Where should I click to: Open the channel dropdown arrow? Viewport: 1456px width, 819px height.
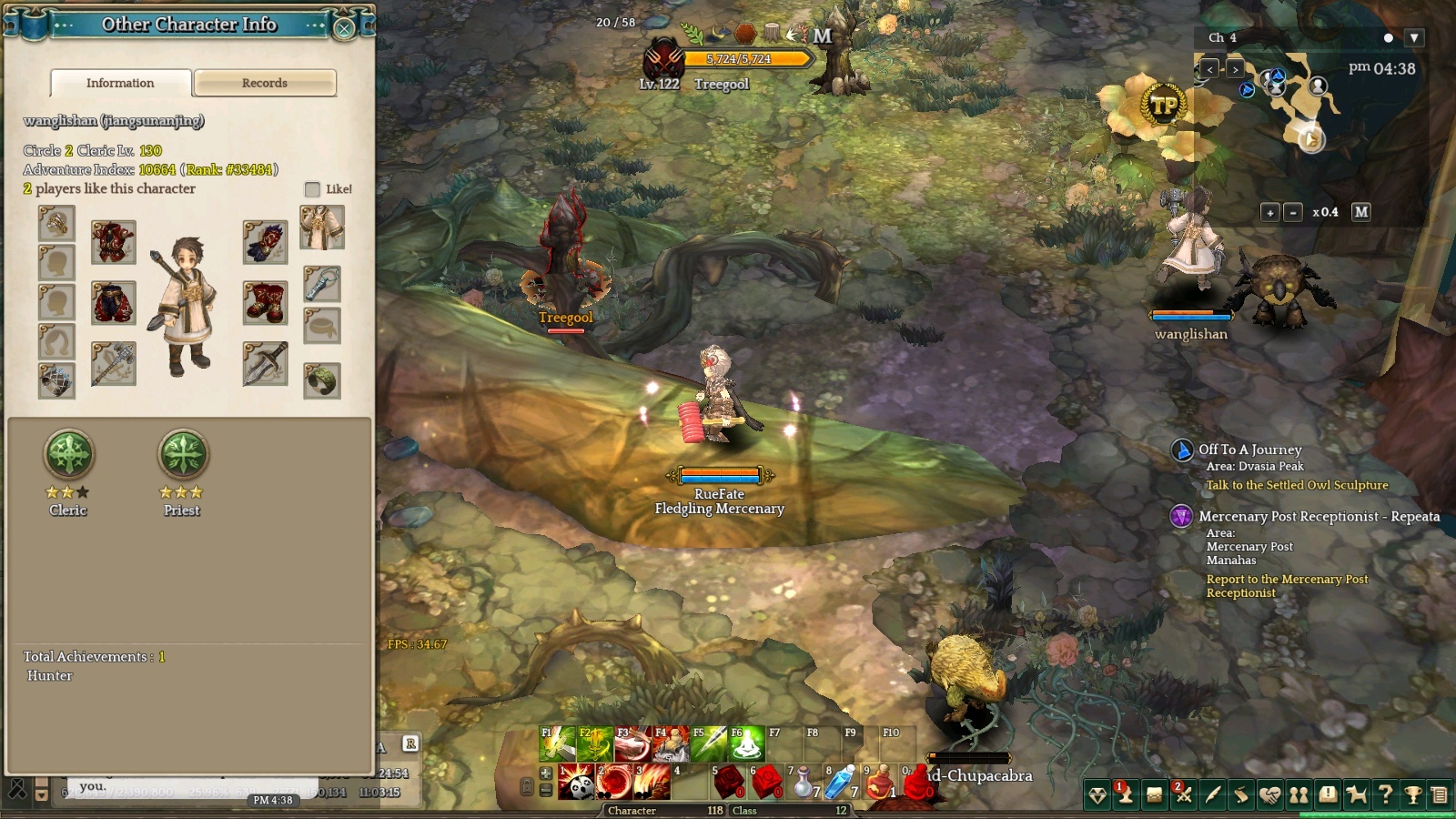1413,38
